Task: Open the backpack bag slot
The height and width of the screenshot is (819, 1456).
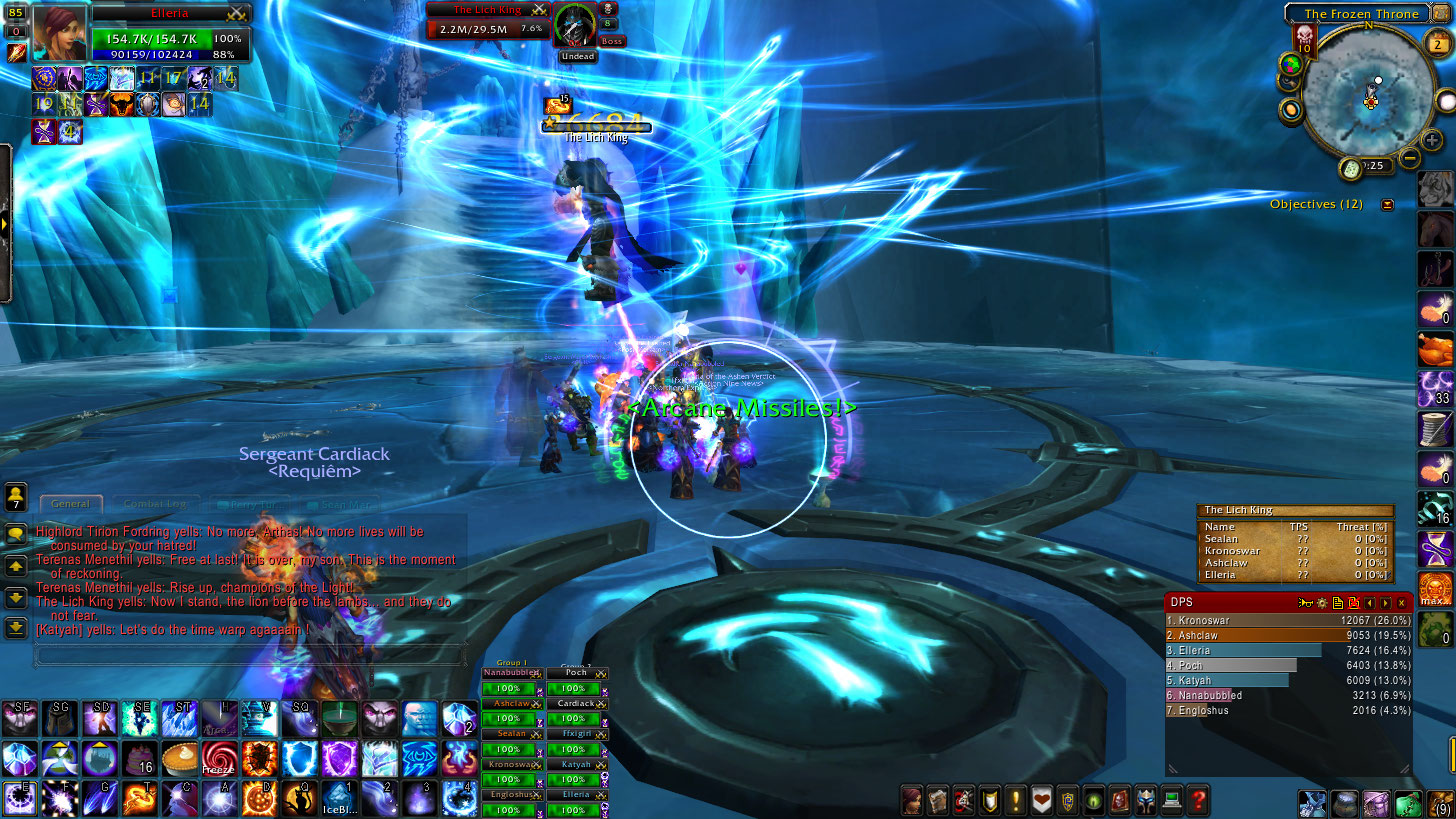Action: [x=1439, y=802]
